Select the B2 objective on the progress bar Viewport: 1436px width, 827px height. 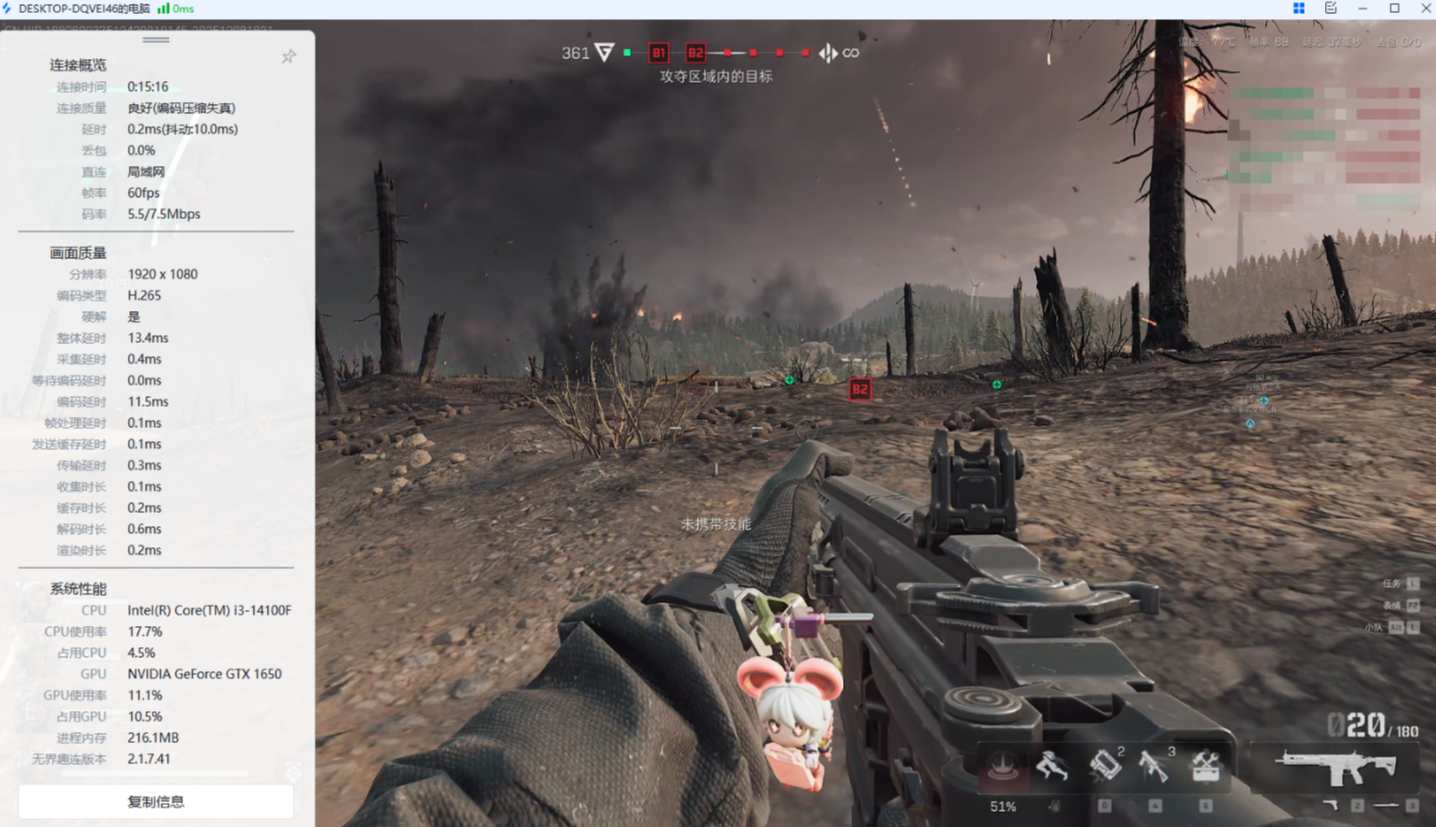pyautogui.click(x=695, y=53)
